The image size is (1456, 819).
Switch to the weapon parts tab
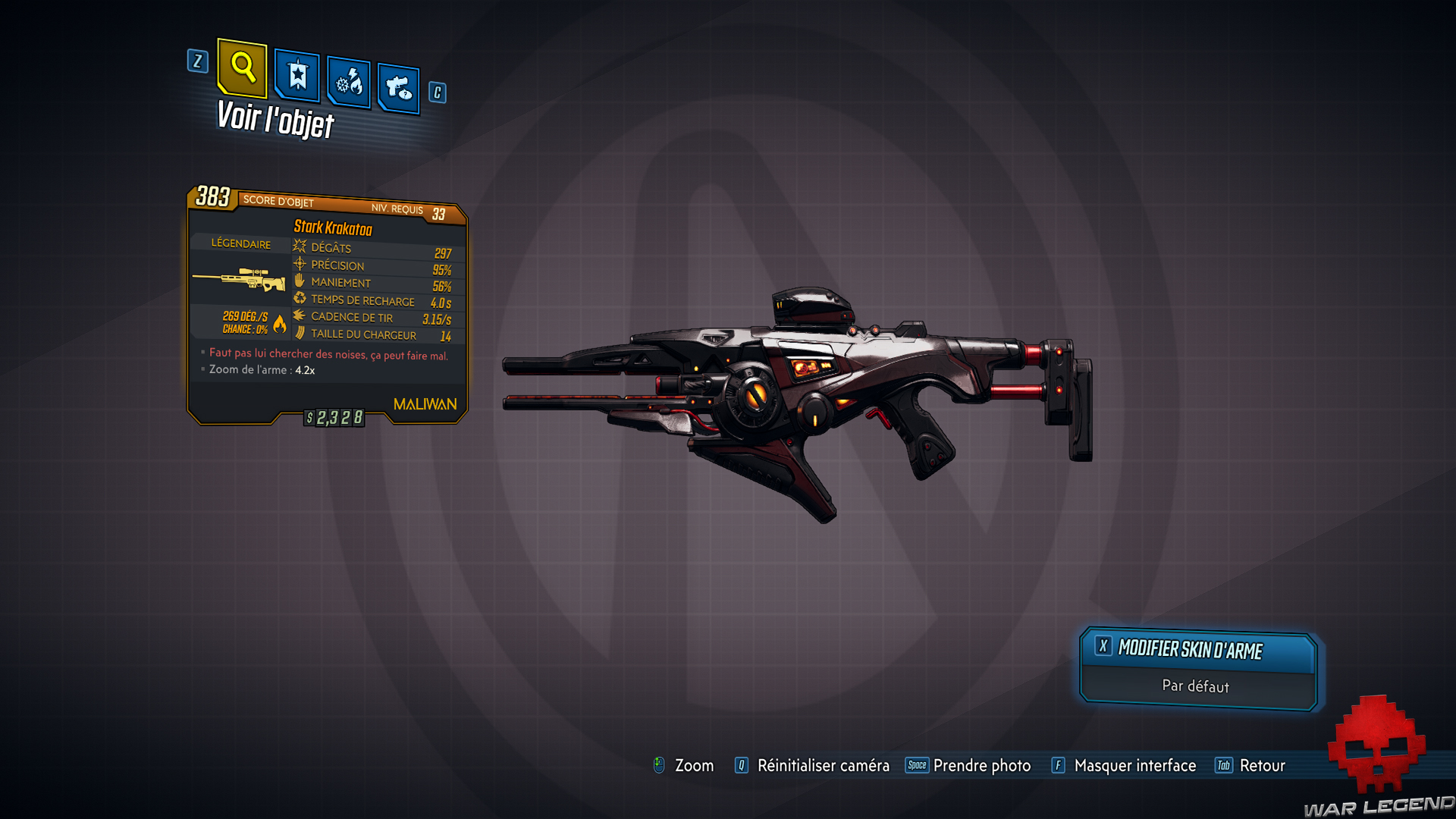coord(398,88)
